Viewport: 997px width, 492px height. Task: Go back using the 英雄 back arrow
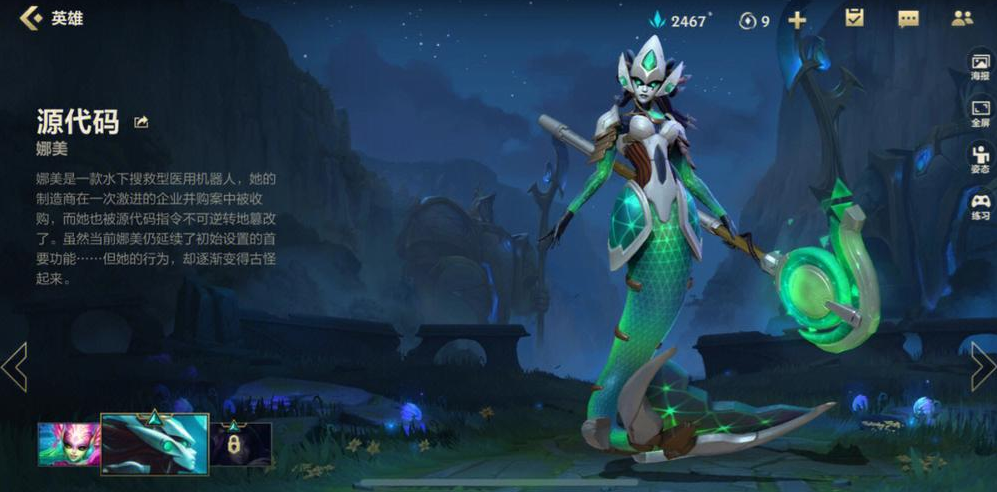click(32, 18)
